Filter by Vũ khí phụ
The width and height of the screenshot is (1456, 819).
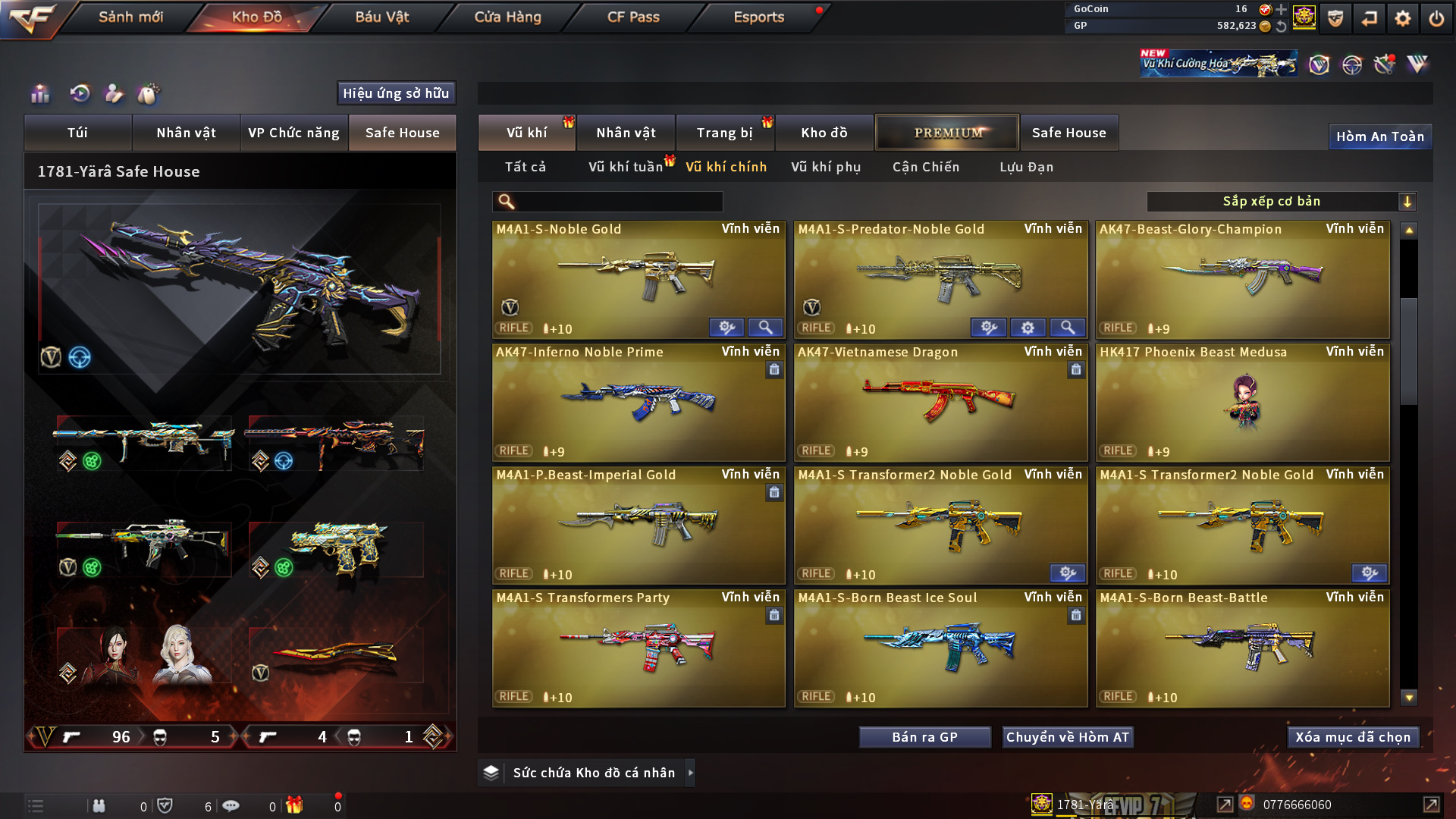pos(826,167)
